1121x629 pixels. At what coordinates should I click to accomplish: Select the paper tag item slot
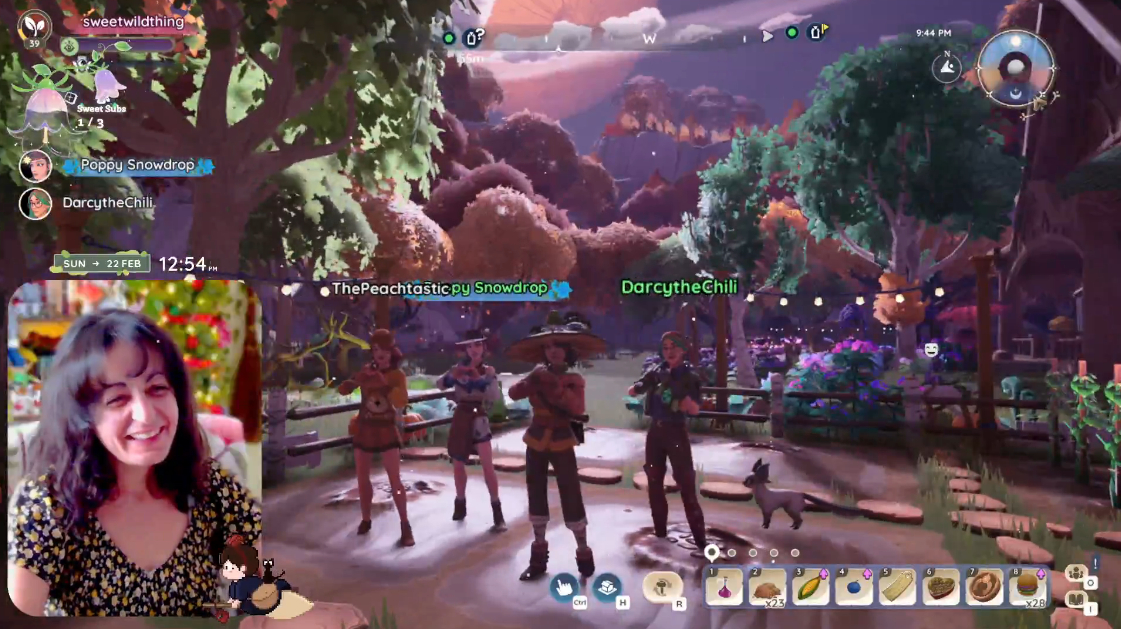tap(898, 588)
